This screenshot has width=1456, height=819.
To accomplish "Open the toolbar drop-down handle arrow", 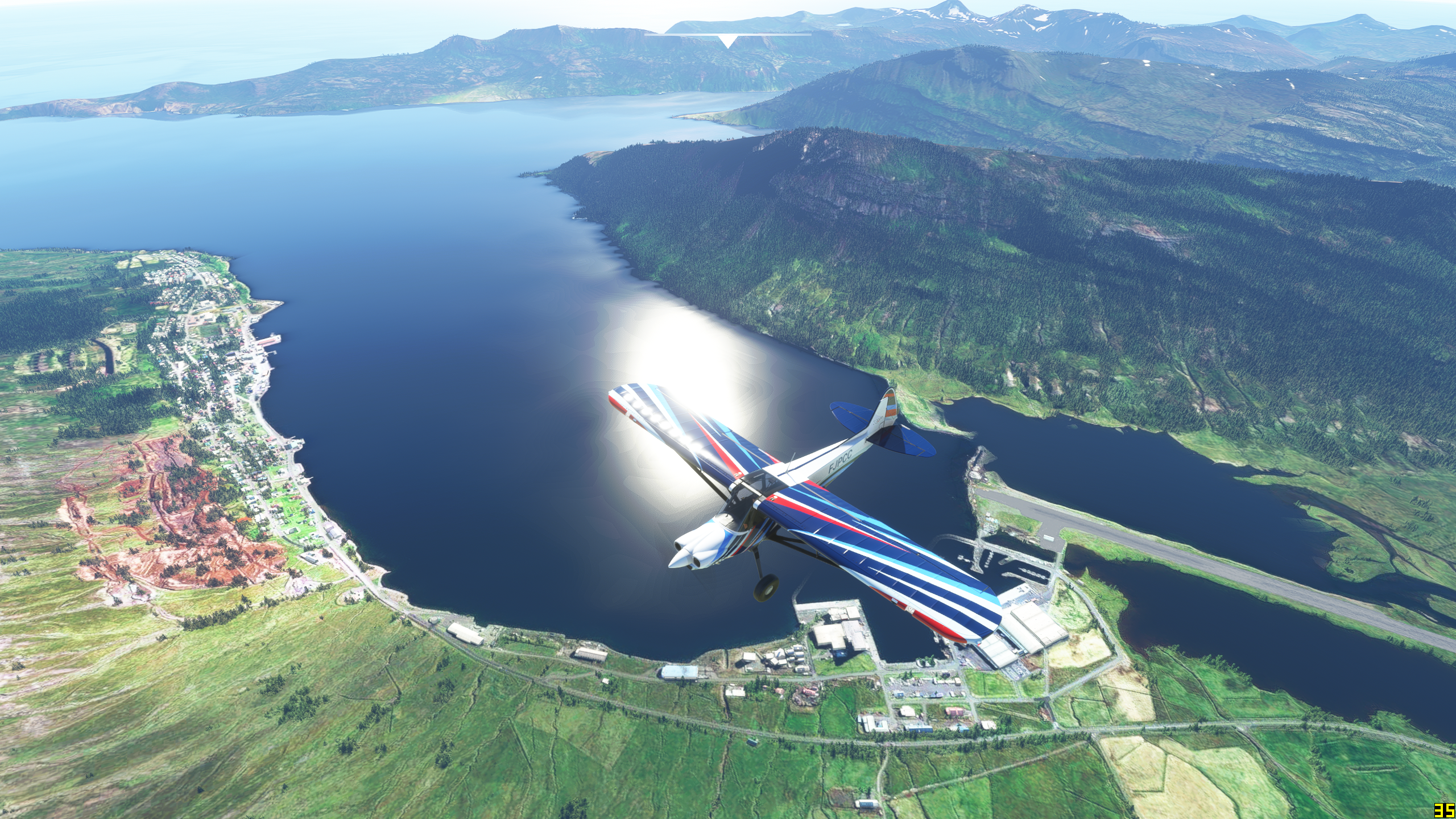I will click(x=727, y=41).
